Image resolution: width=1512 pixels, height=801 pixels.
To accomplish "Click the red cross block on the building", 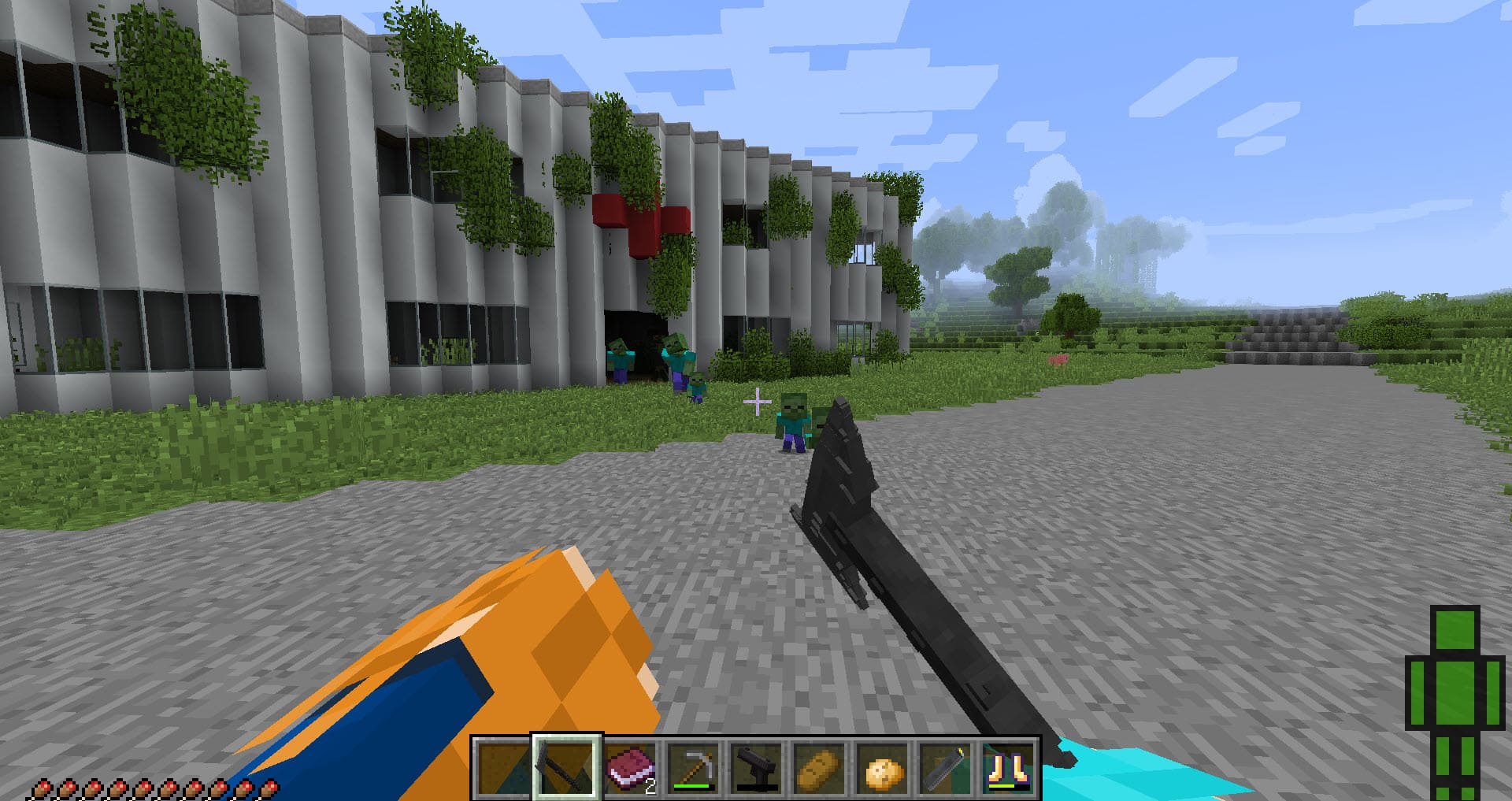I will click(x=642, y=224).
